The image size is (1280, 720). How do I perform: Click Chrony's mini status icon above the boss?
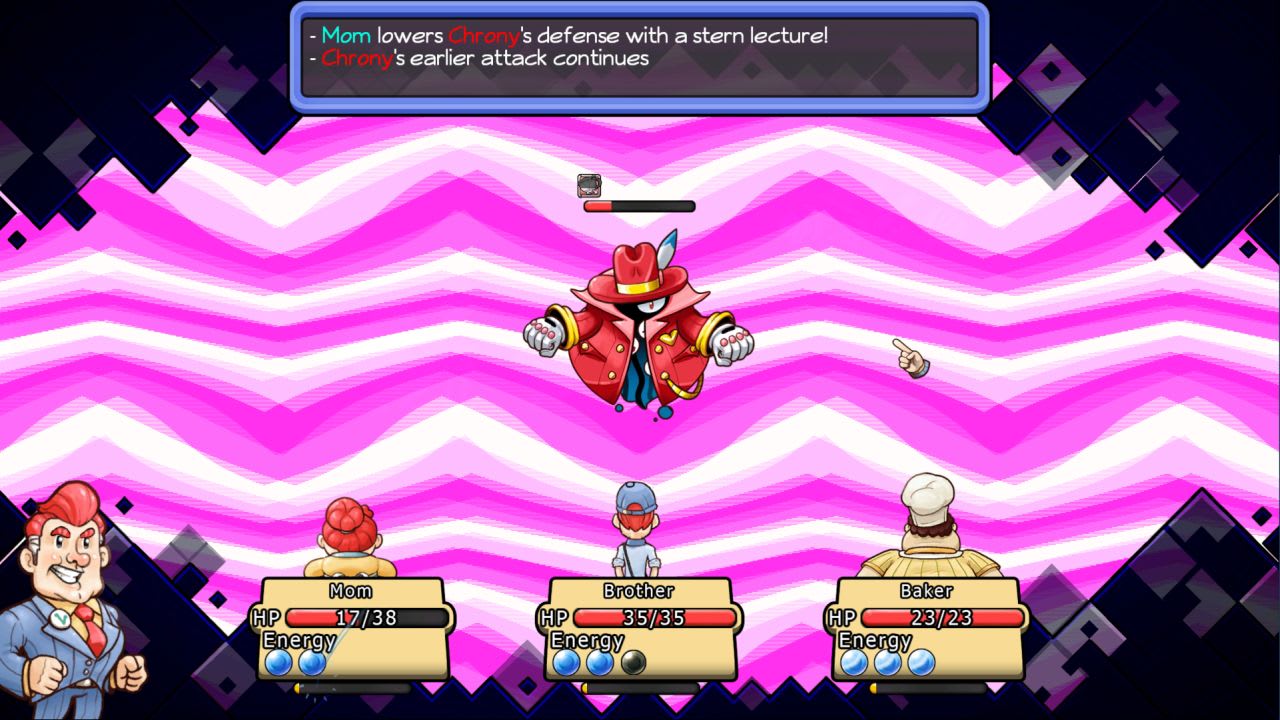click(588, 185)
